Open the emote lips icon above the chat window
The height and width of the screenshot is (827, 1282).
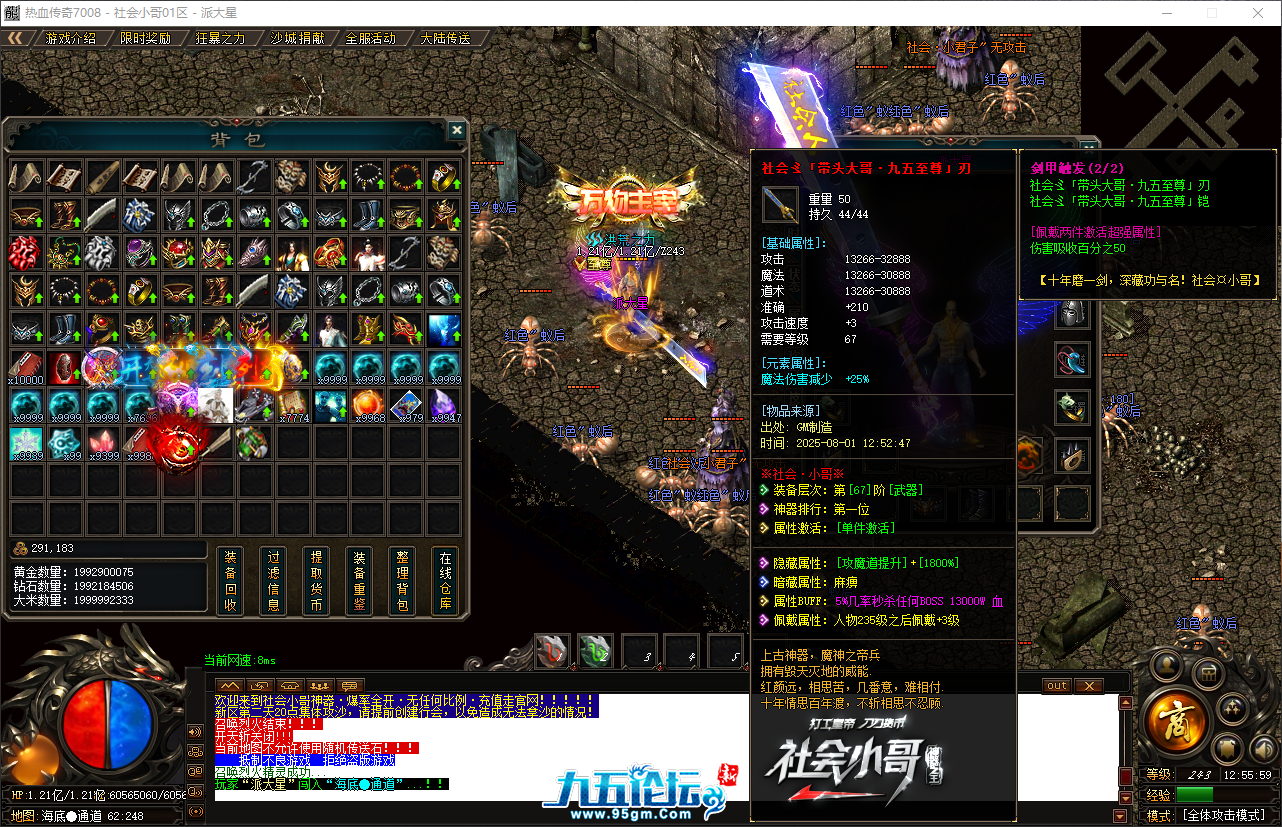(x=292, y=683)
